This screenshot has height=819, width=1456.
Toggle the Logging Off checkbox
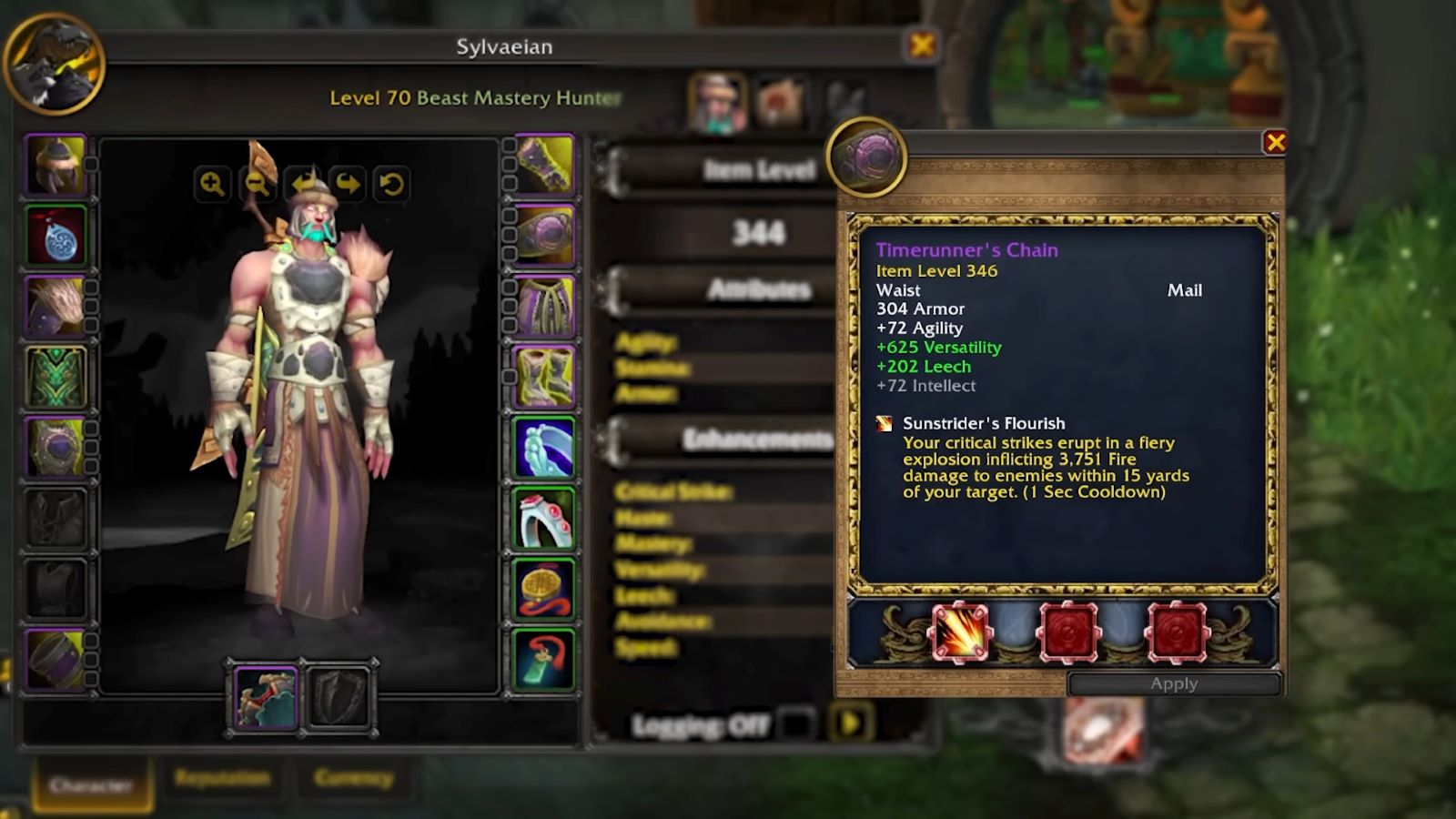tap(796, 723)
